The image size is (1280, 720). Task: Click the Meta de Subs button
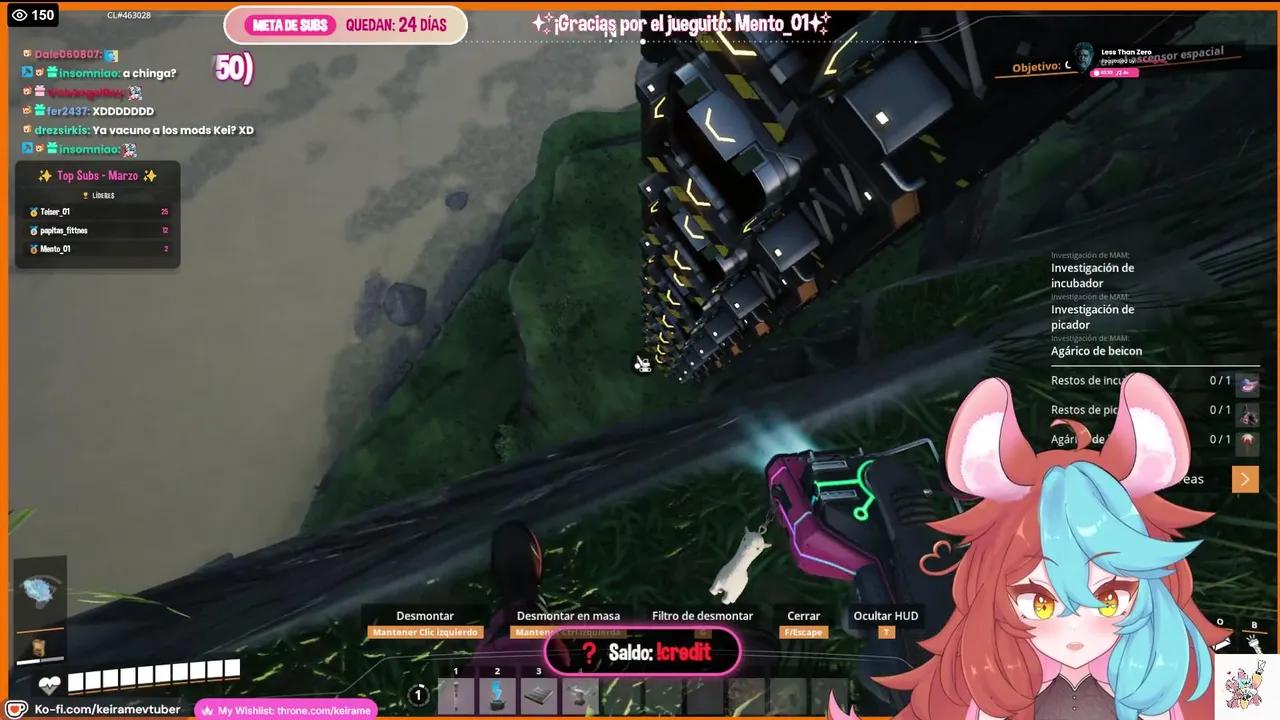tap(290, 25)
